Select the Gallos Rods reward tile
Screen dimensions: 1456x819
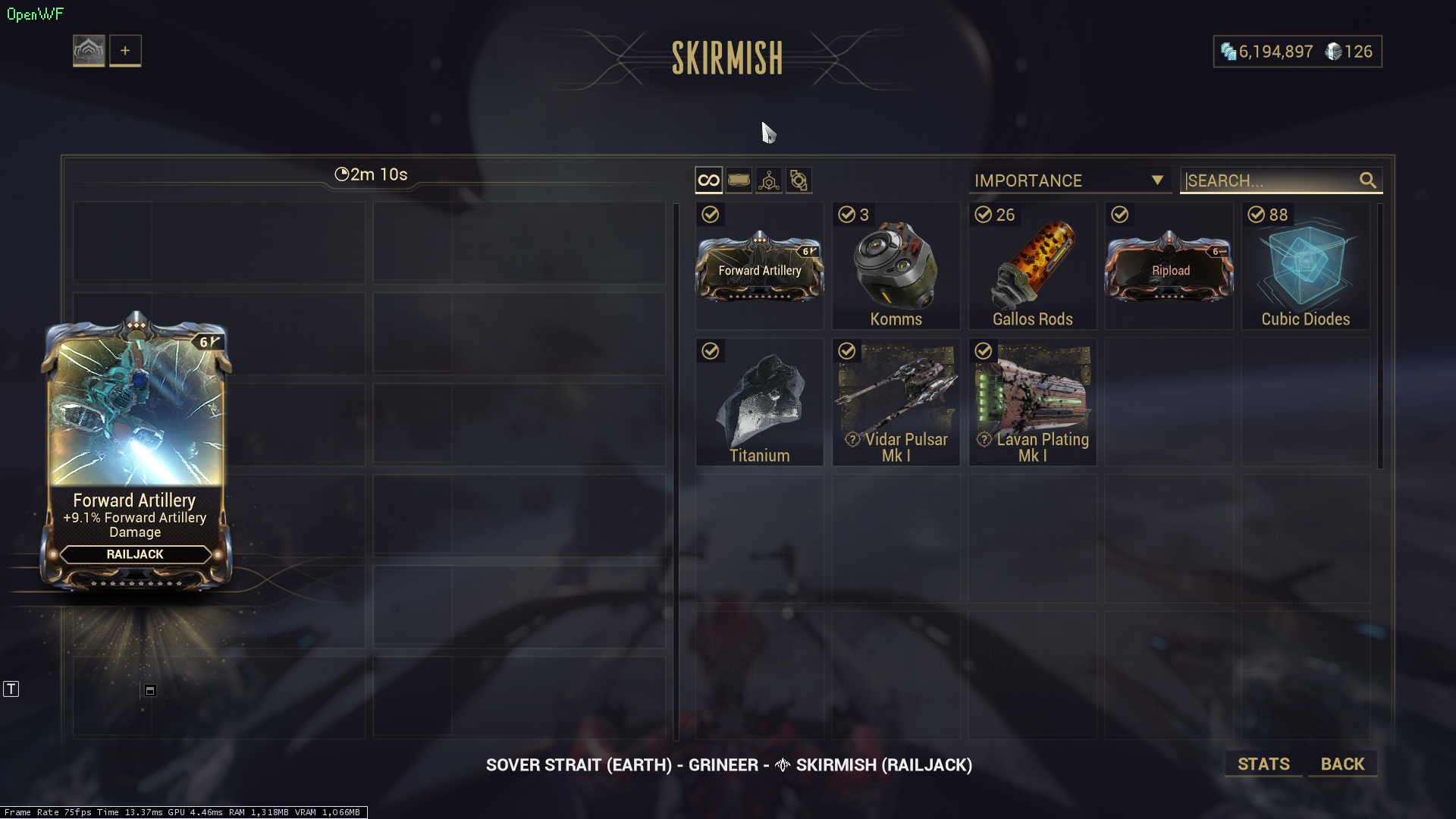(1032, 266)
